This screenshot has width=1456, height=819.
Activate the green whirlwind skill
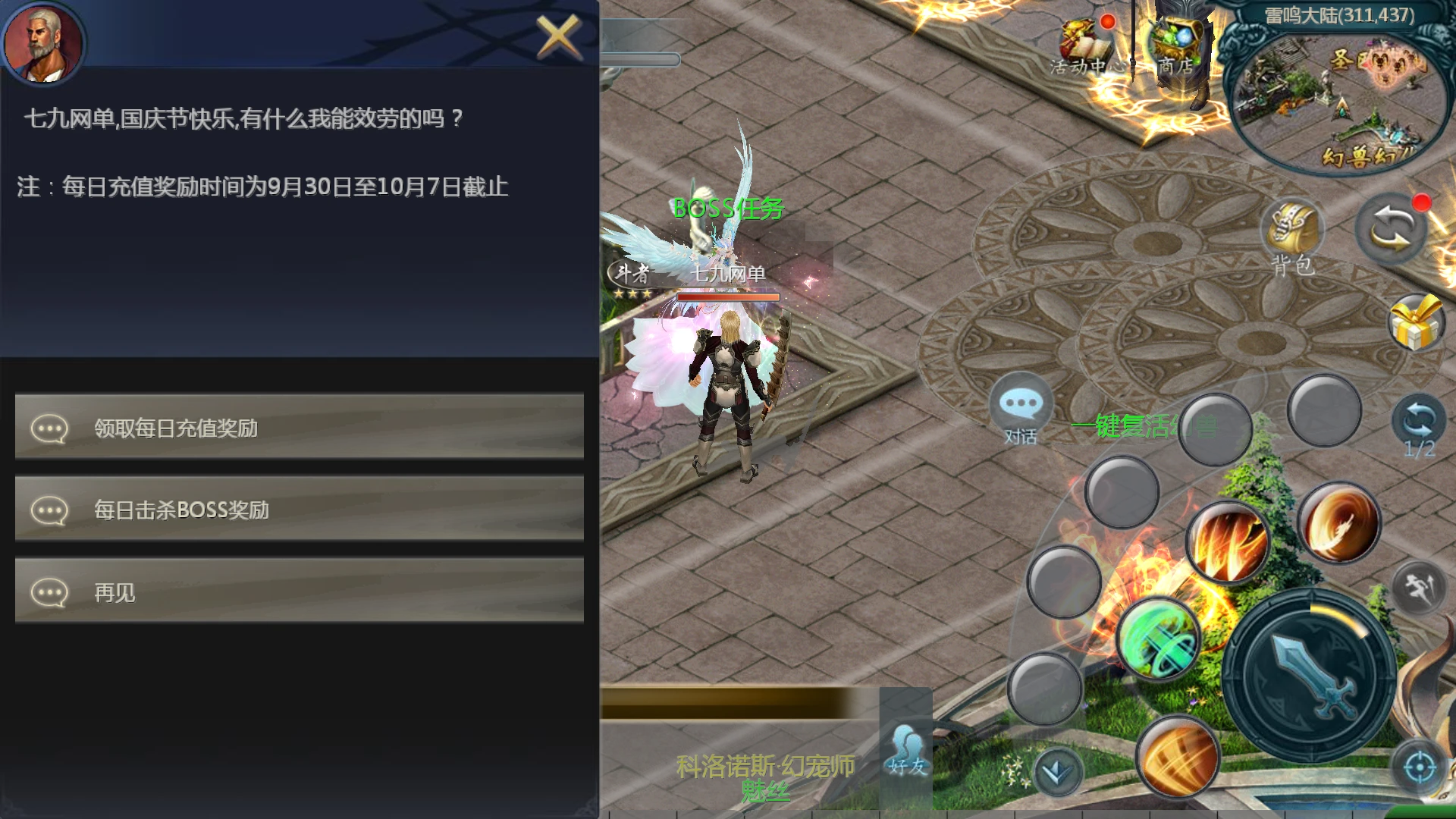pyautogui.click(x=1158, y=639)
